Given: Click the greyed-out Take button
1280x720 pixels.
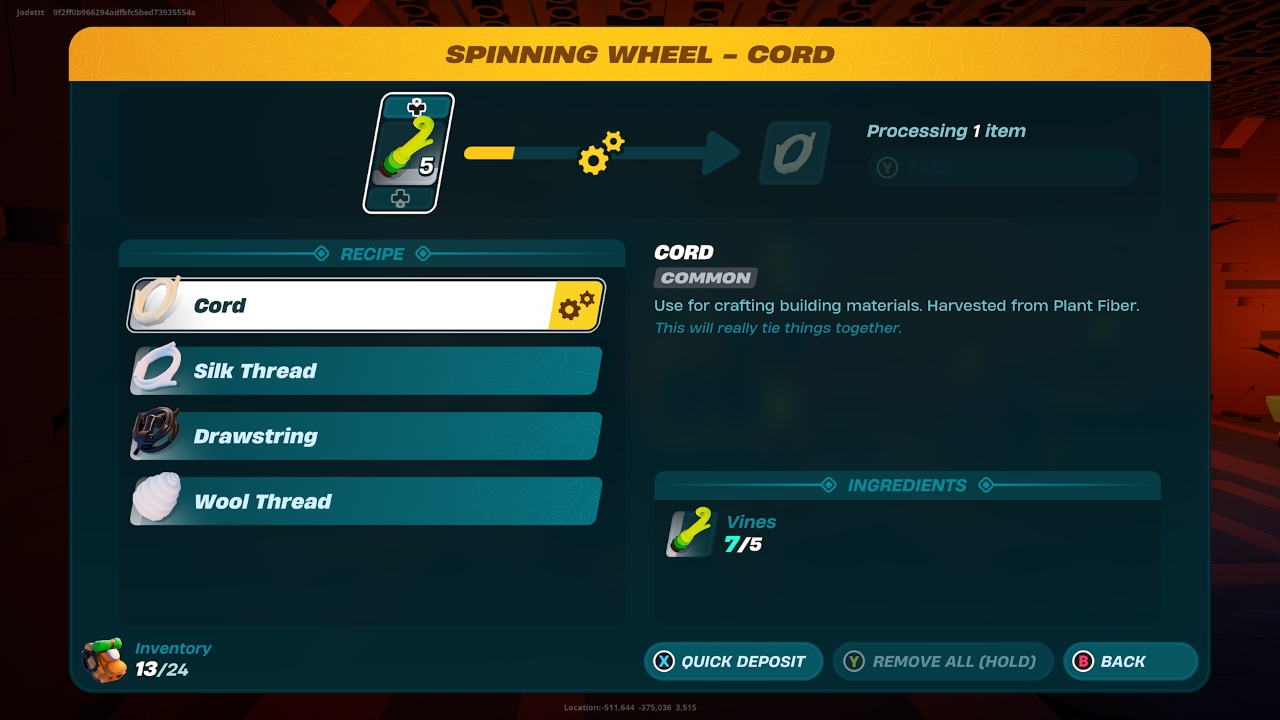Looking at the screenshot, I should 1001,168.
